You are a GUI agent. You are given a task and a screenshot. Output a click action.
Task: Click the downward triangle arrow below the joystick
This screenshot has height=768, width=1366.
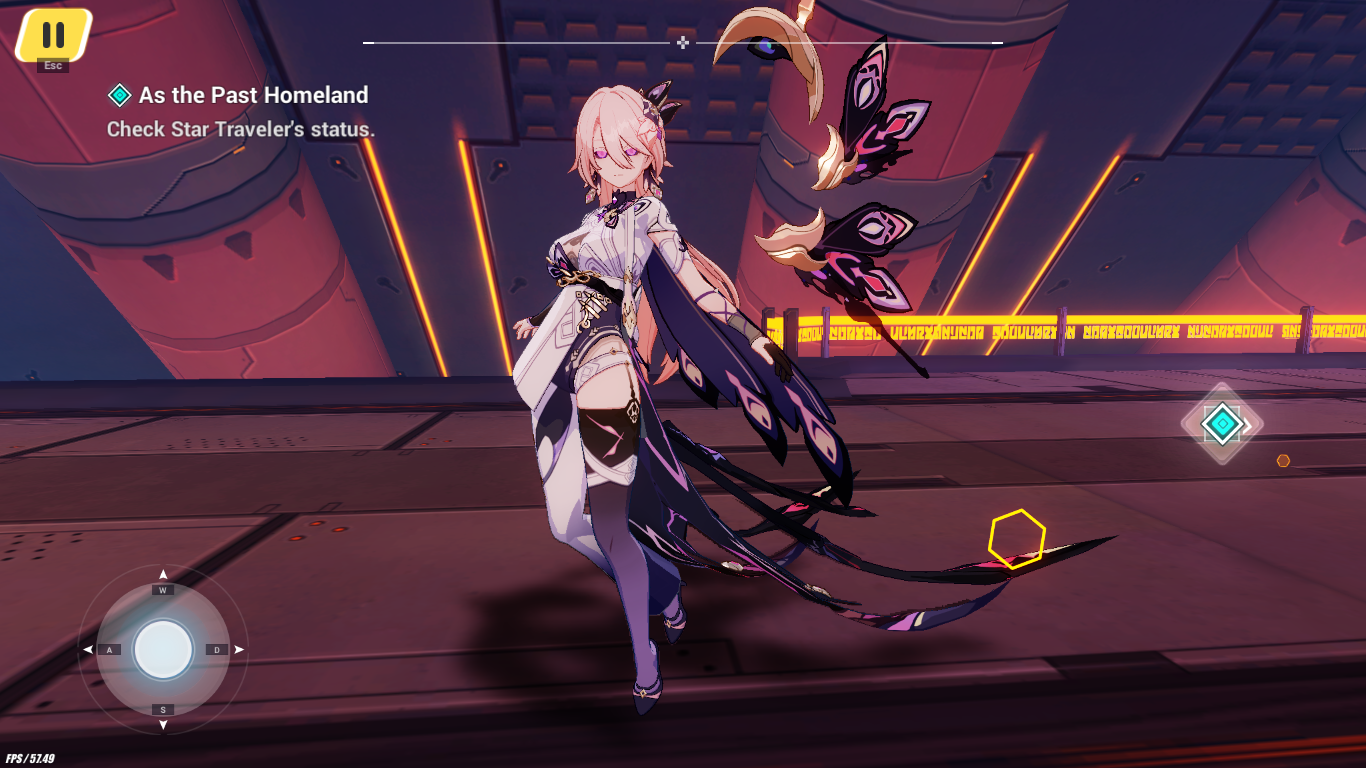point(163,726)
